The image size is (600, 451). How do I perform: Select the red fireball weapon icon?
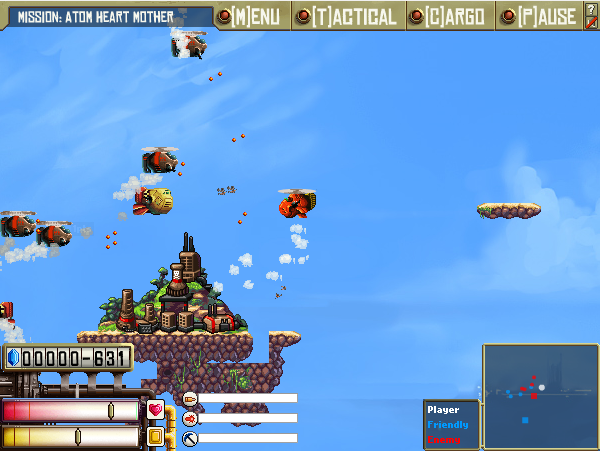pyautogui.click(x=190, y=418)
